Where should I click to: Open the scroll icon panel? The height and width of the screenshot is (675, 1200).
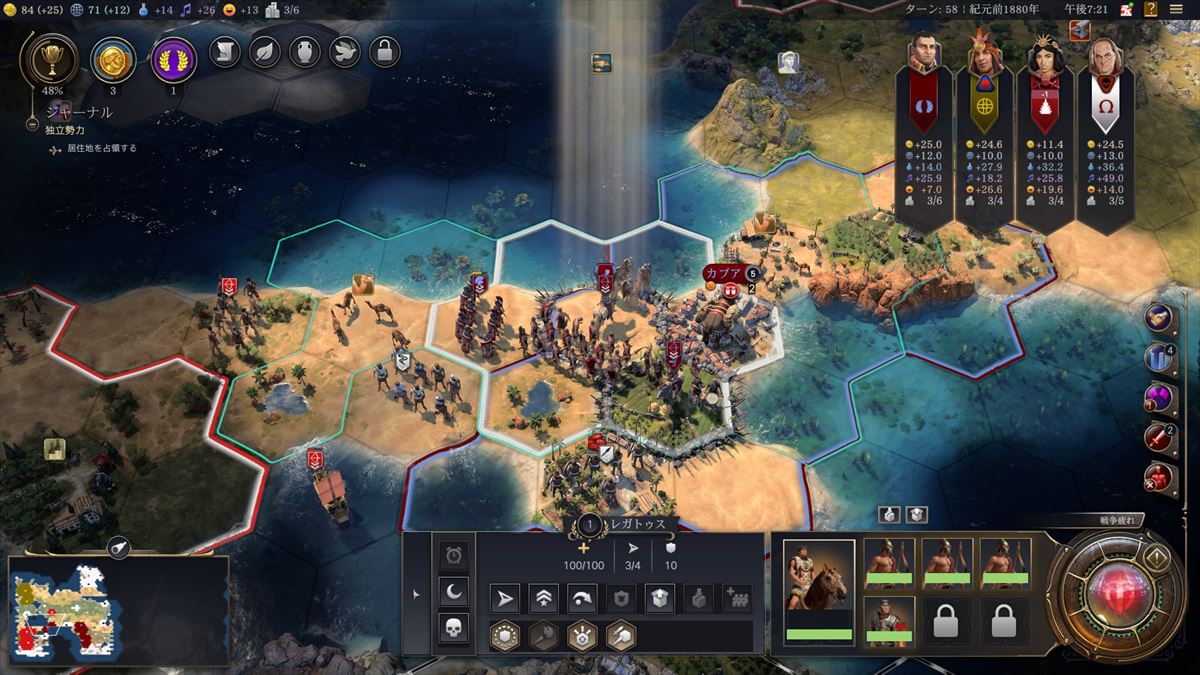tap(225, 52)
